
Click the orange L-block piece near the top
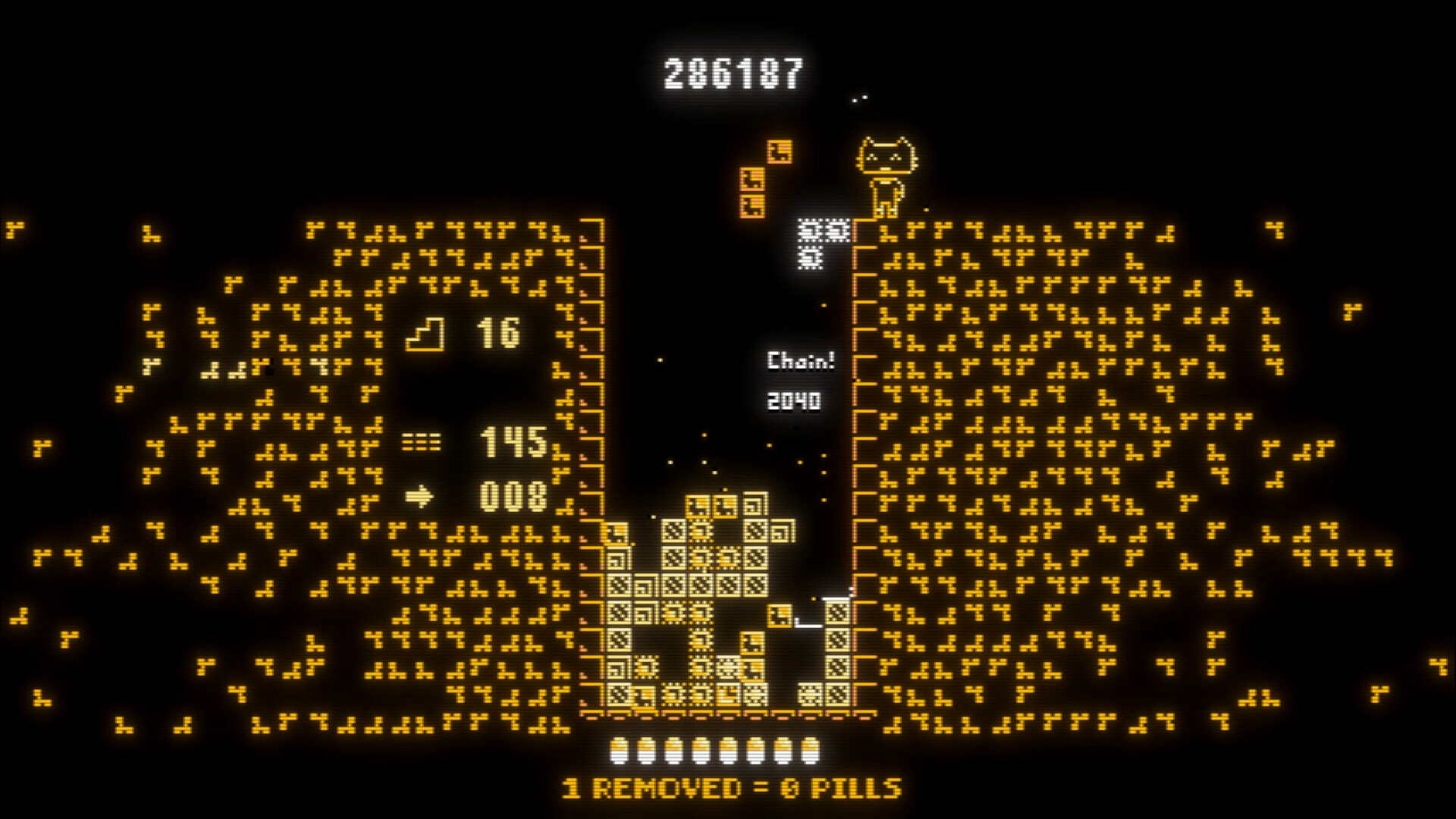[780, 150]
